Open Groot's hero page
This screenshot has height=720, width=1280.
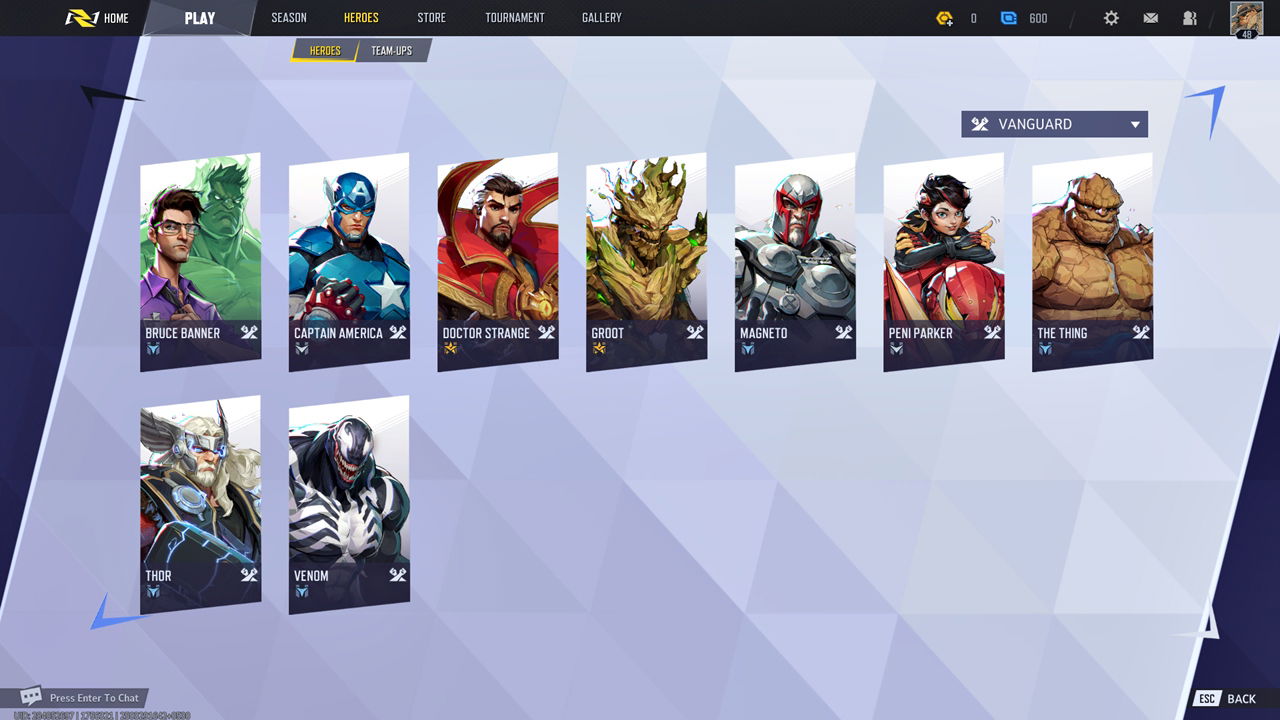pyautogui.click(x=645, y=258)
